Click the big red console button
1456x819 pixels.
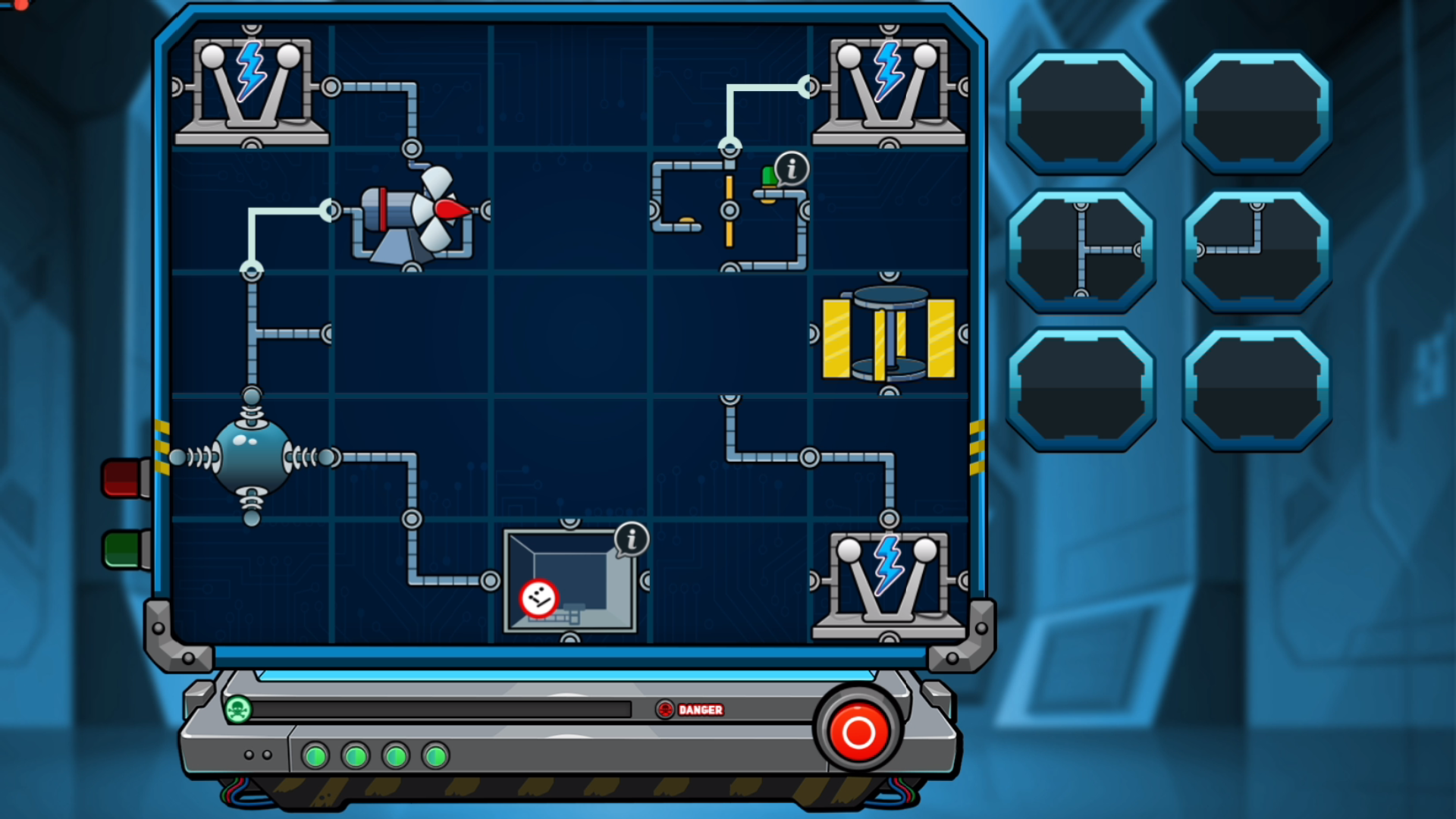[858, 732]
